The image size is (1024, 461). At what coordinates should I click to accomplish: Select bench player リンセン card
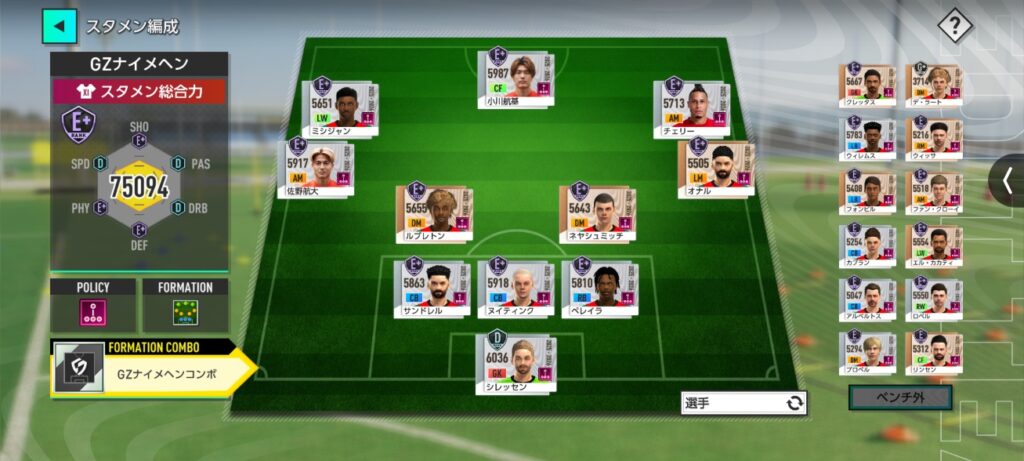point(934,355)
